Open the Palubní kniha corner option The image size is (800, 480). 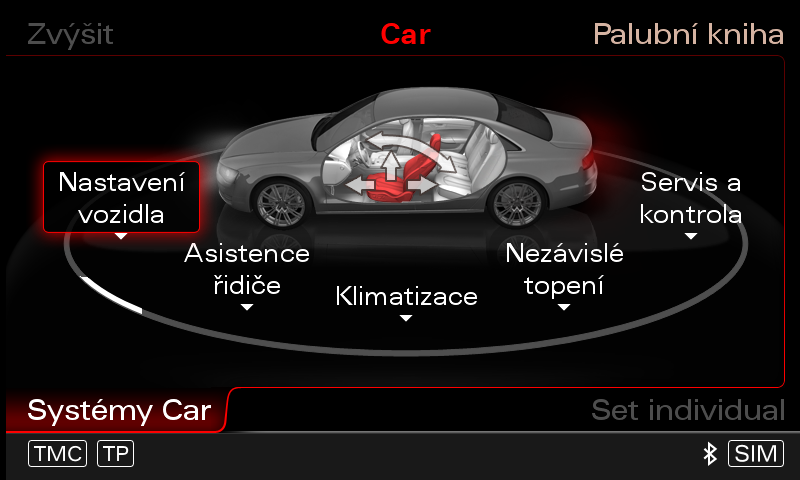pyautogui.click(x=687, y=34)
